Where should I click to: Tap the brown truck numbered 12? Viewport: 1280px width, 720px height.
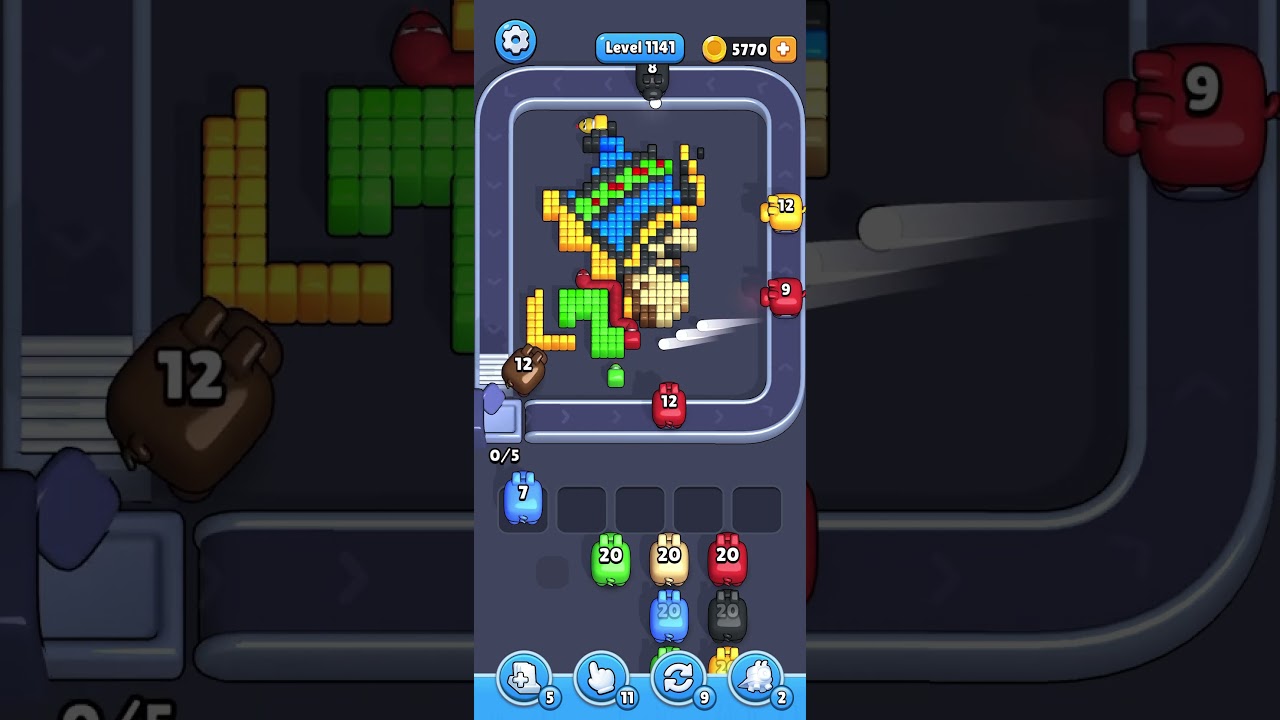point(525,368)
